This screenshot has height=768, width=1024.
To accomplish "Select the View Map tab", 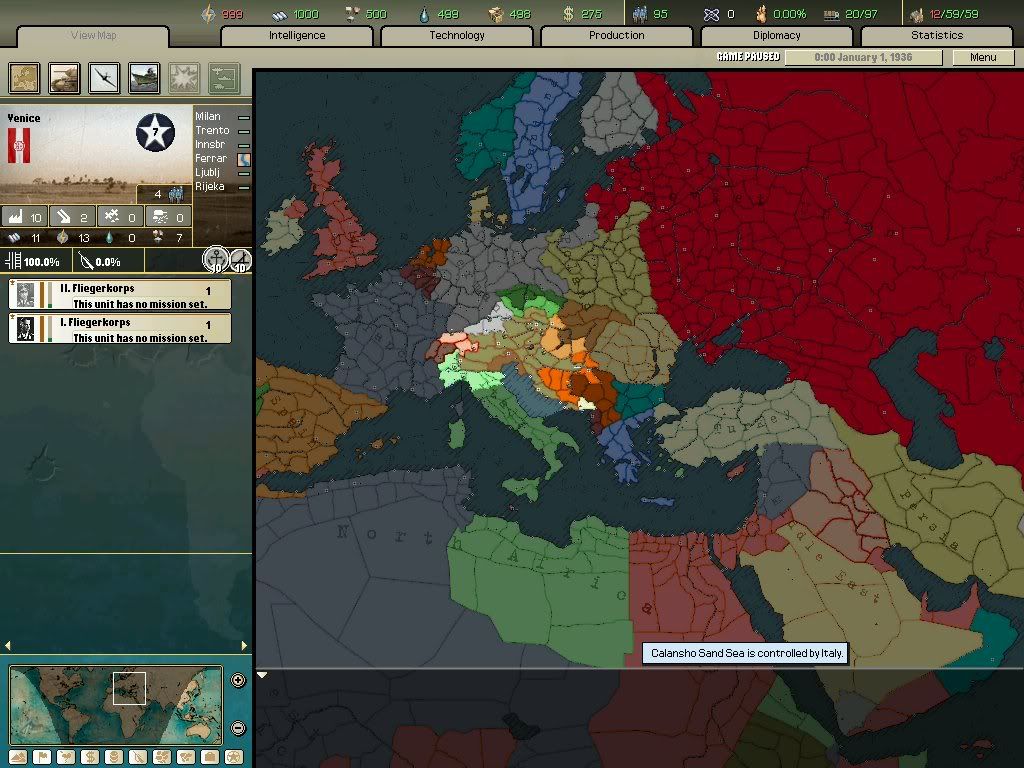I will 96,36.
